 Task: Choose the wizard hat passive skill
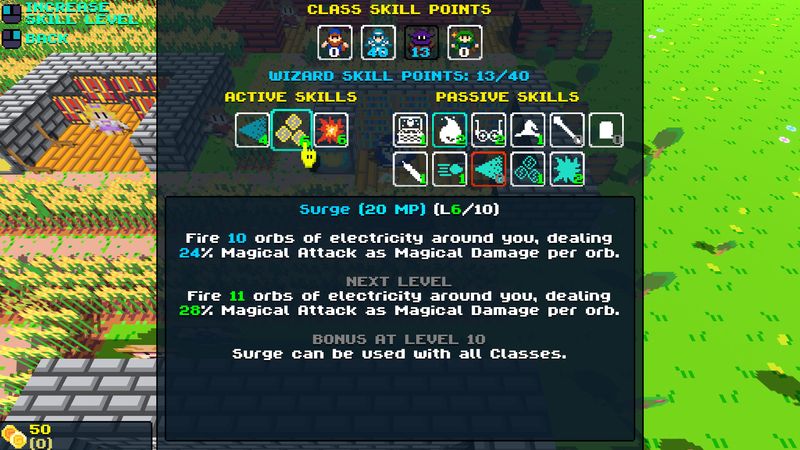tap(528, 130)
